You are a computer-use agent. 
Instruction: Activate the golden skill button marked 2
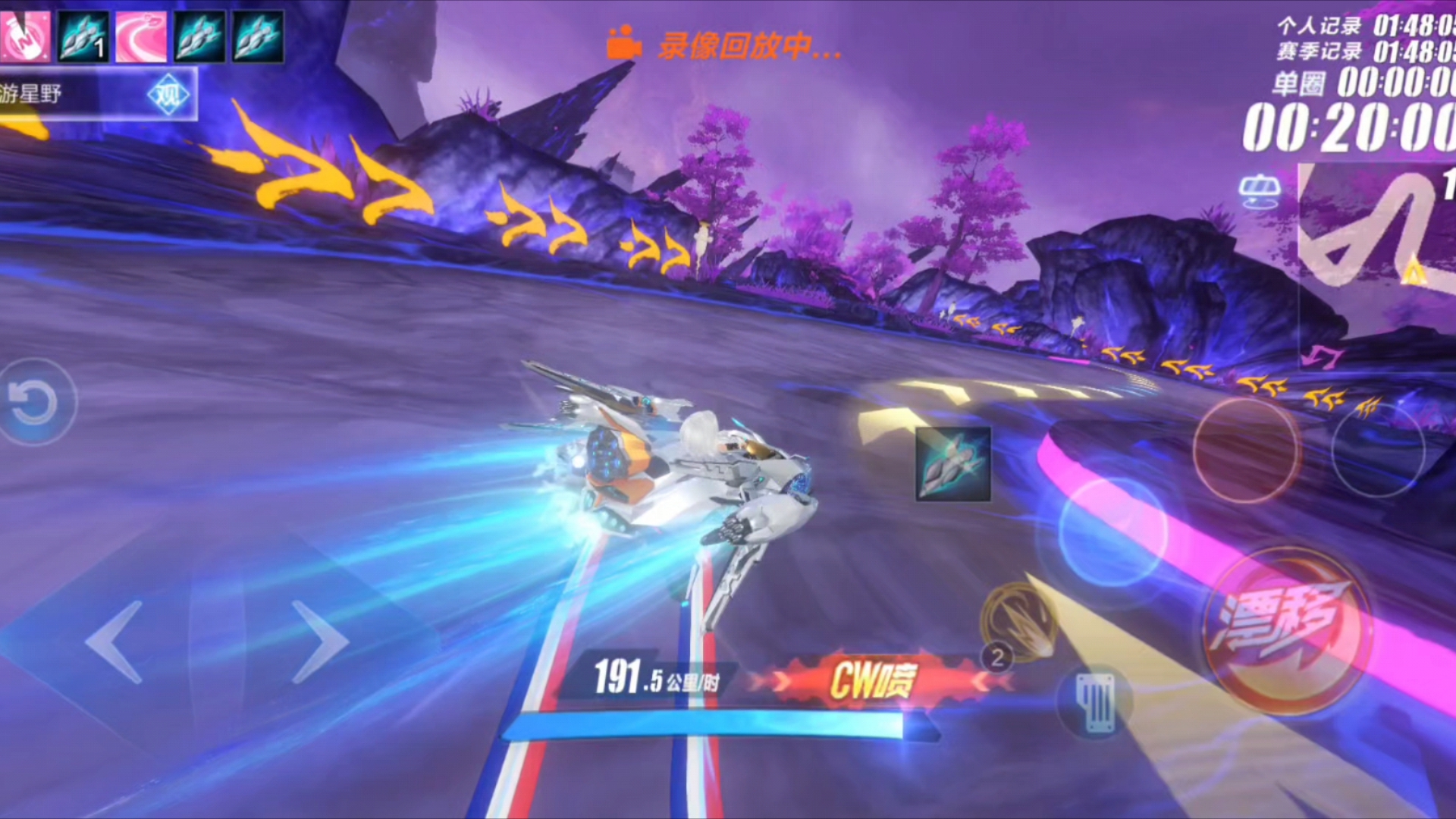[1018, 623]
